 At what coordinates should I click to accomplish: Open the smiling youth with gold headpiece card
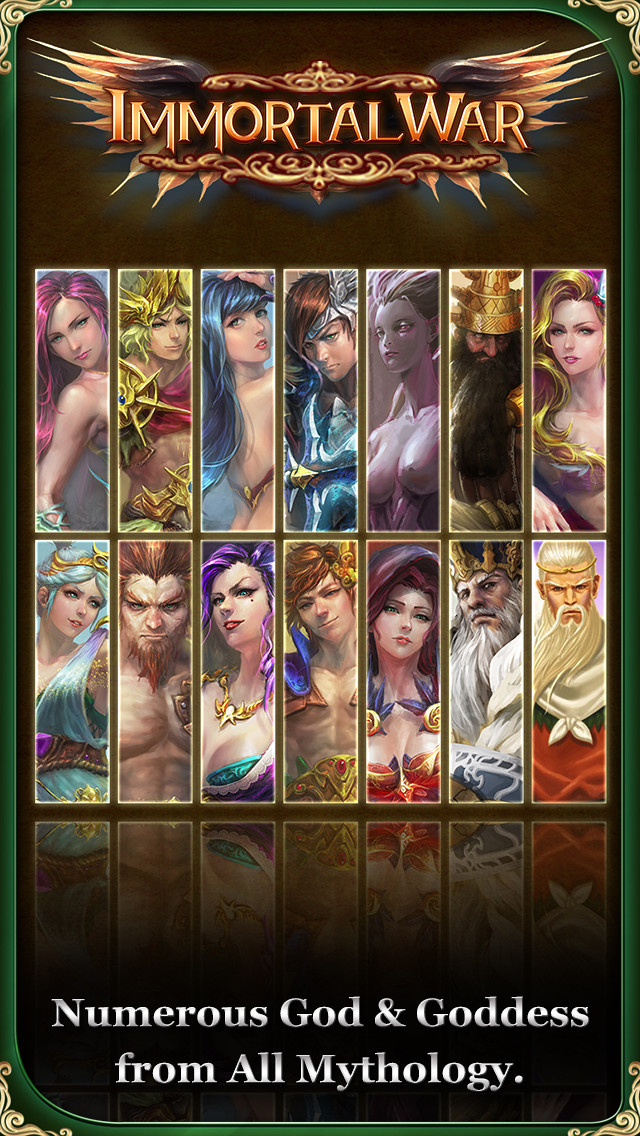pos(320,671)
